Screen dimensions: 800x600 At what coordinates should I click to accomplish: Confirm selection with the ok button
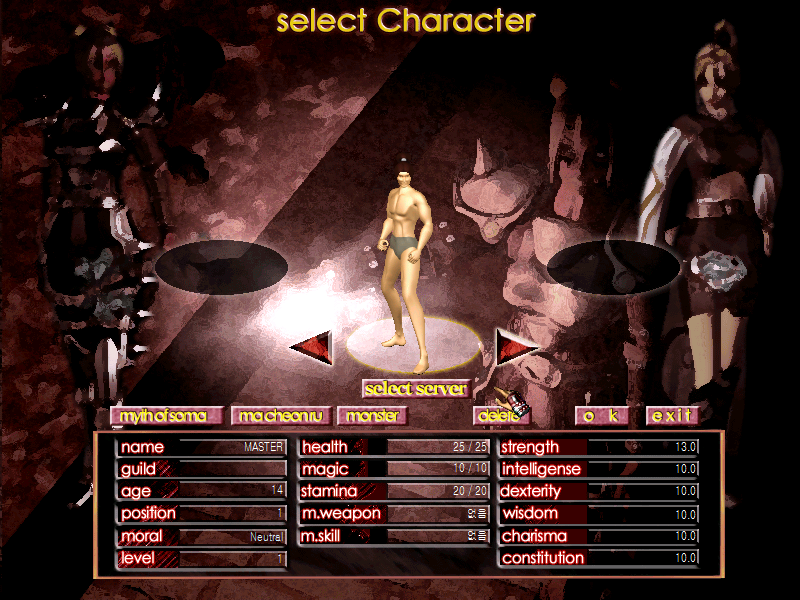pyautogui.click(x=603, y=415)
